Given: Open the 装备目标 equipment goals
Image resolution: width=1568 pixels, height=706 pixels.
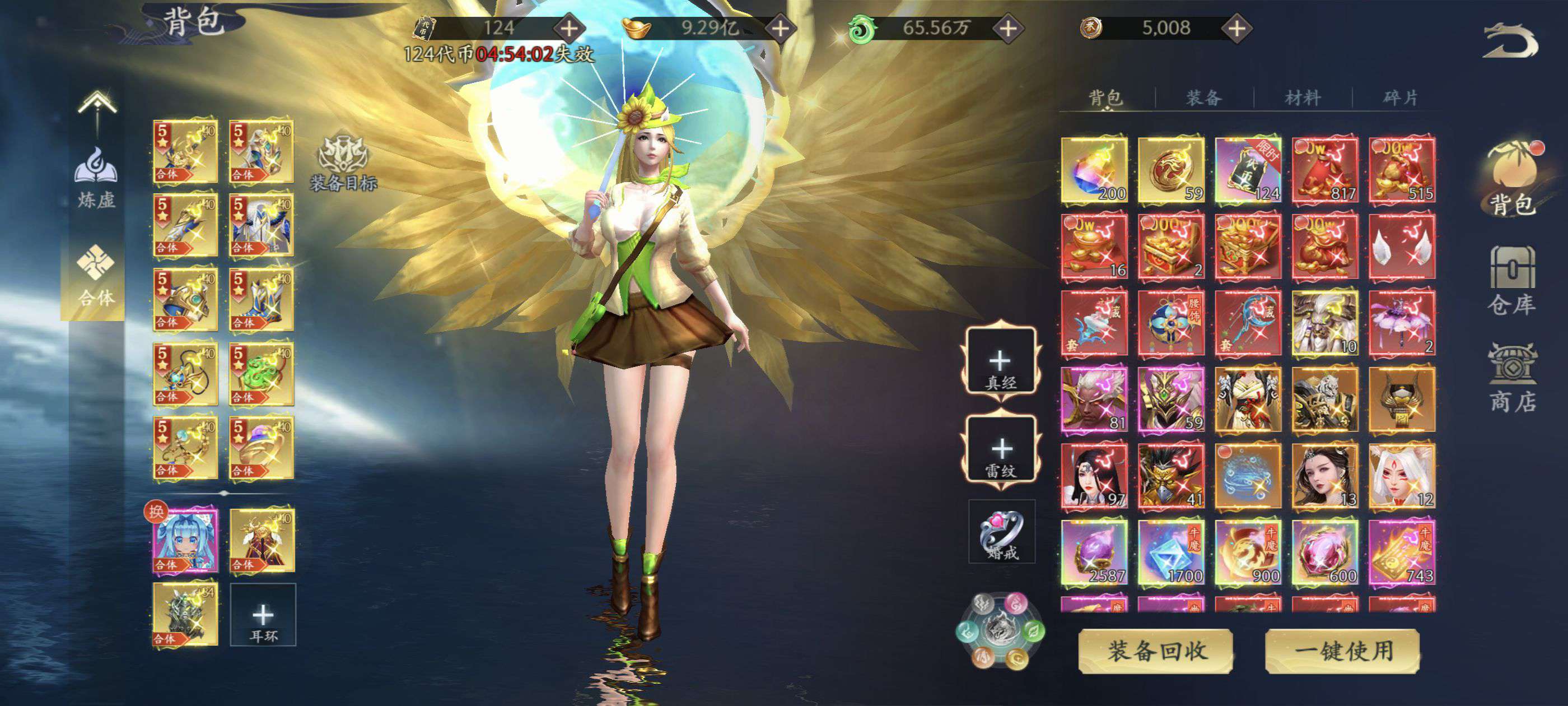Looking at the screenshot, I should pyautogui.click(x=343, y=162).
